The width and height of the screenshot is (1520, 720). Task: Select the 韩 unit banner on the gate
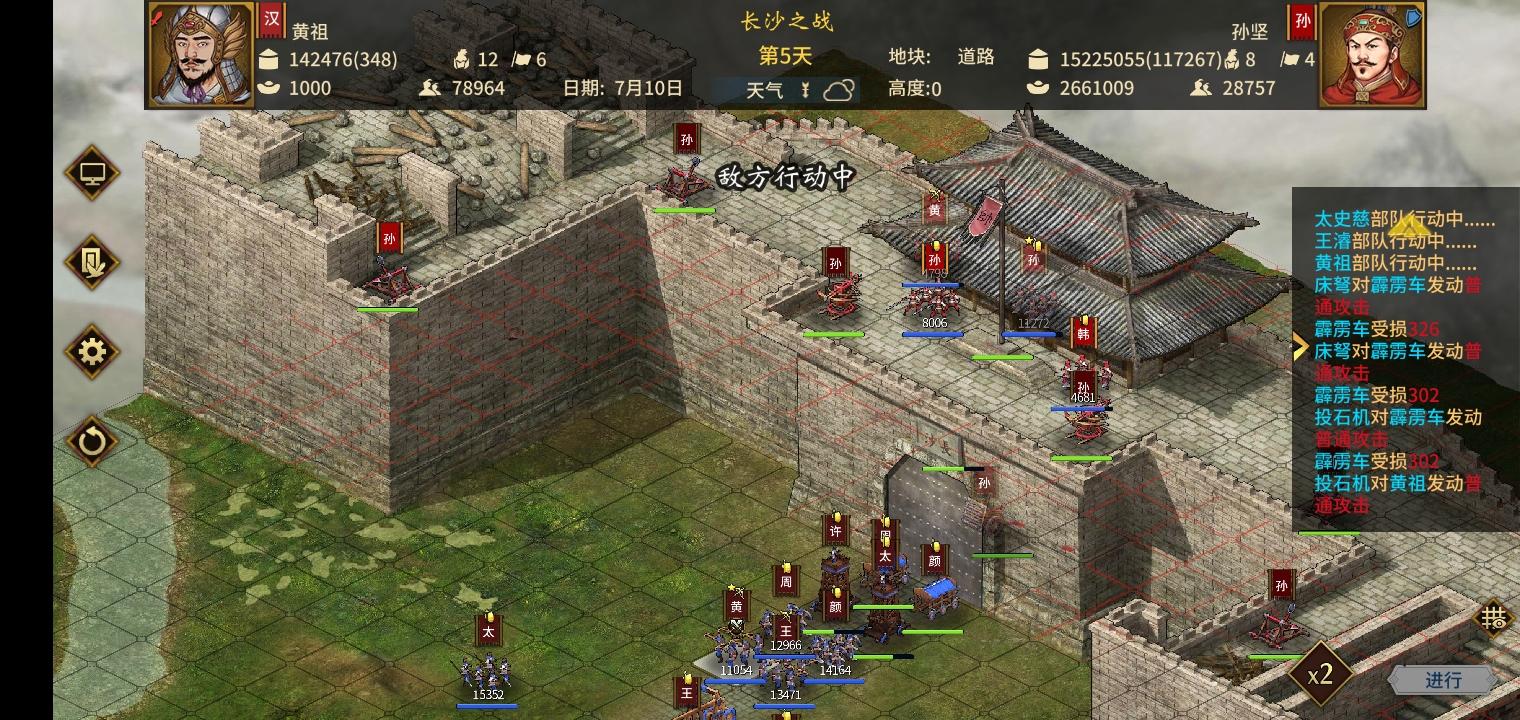[1082, 335]
